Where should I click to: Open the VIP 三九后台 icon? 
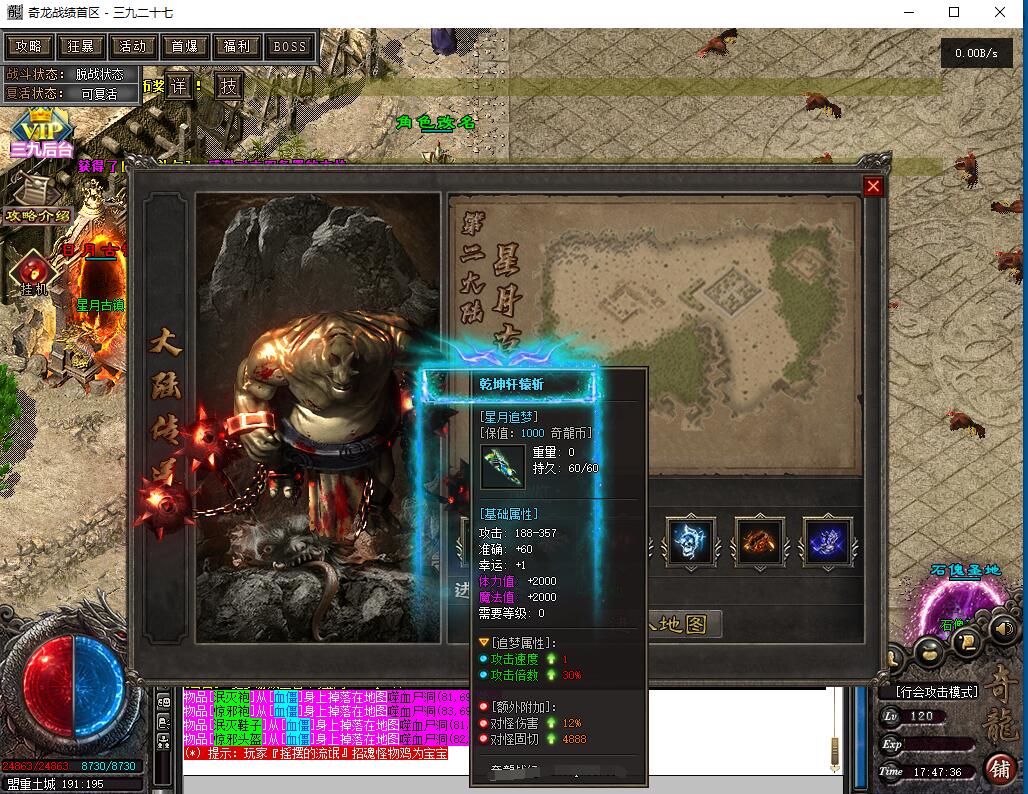coord(42,134)
